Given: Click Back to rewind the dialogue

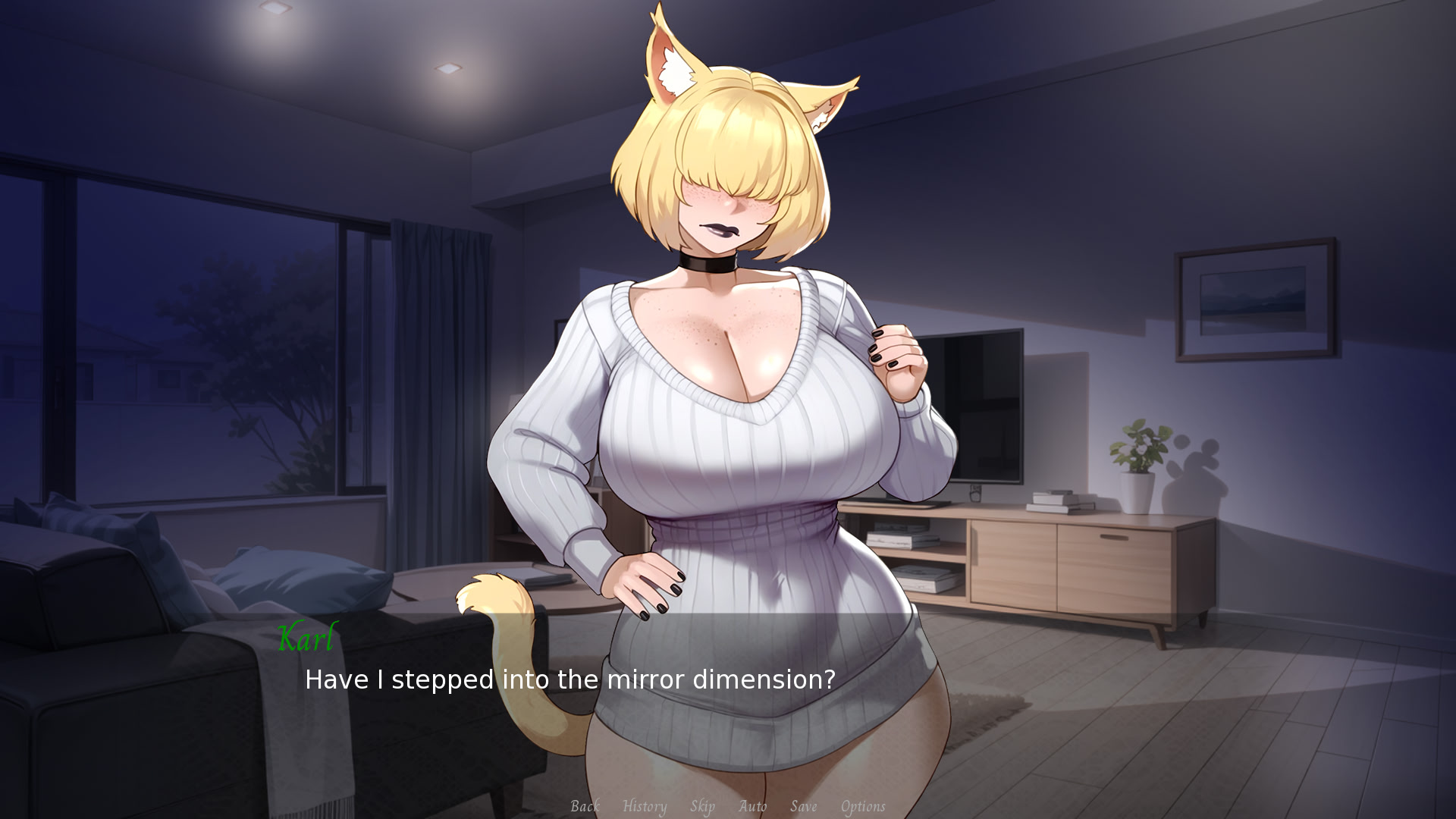Looking at the screenshot, I should click(x=584, y=806).
